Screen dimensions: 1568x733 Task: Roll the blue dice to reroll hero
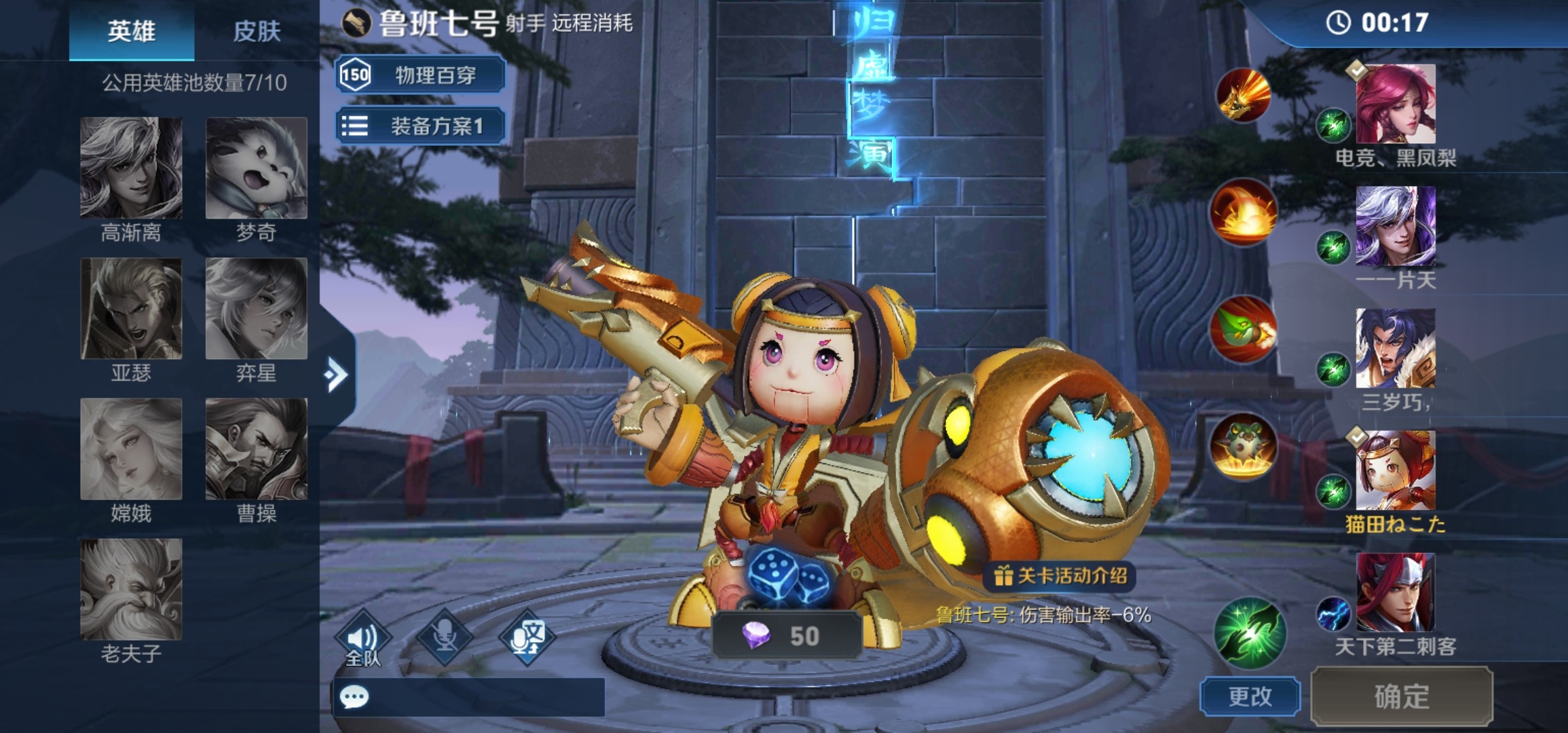click(788, 577)
